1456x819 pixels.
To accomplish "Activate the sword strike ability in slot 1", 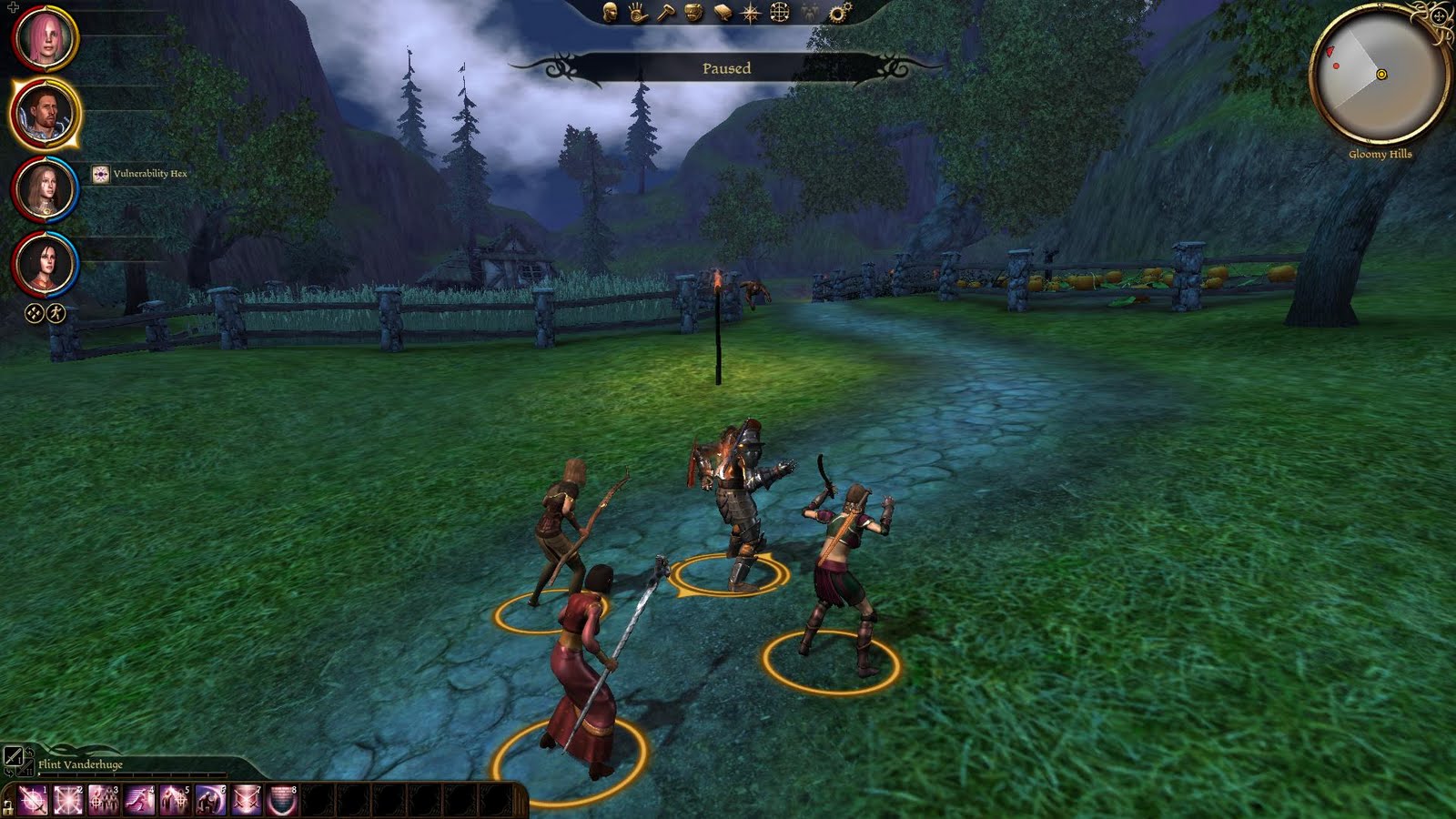I will (33, 800).
